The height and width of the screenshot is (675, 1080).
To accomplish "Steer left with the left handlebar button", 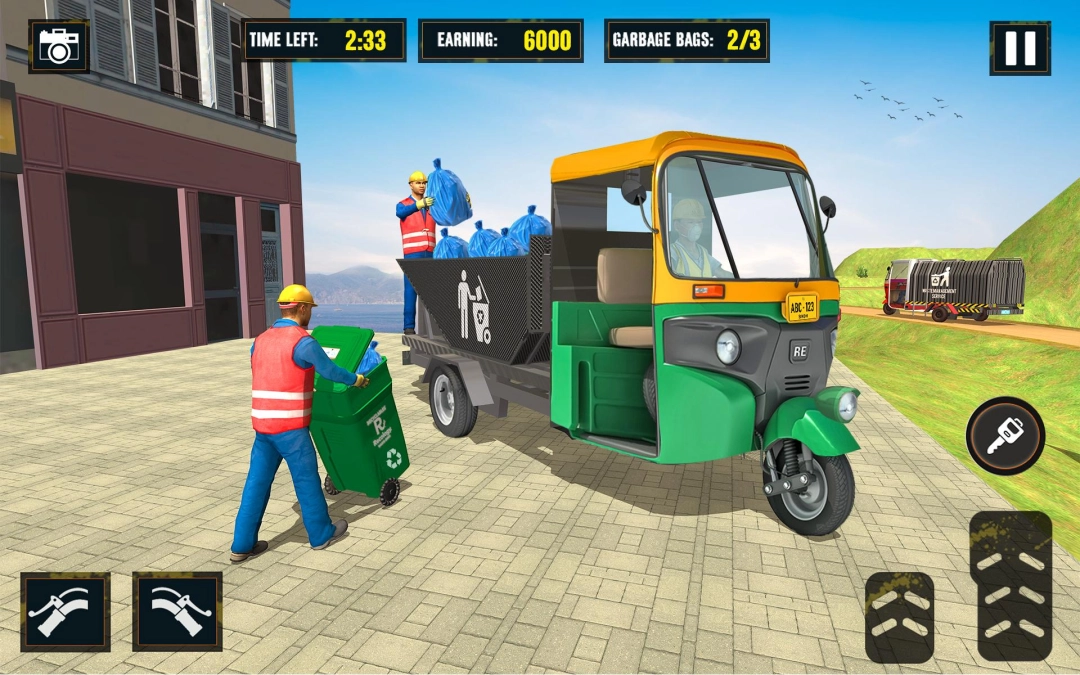I will (x=65, y=611).
